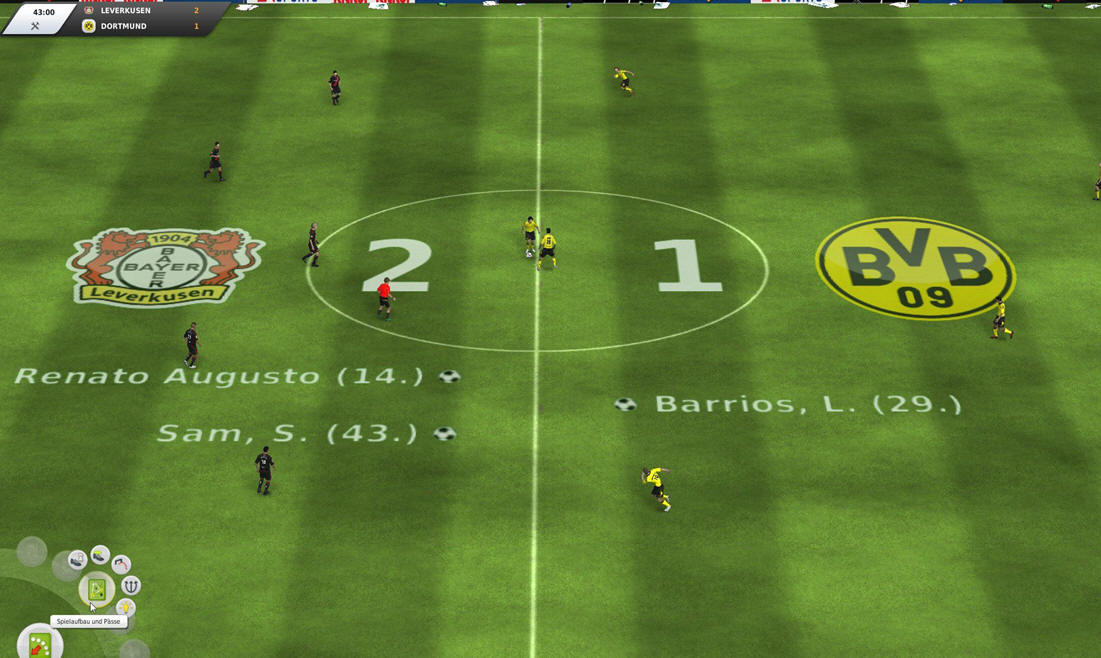Screen dimensions: 1101x658
Task: Select the boot with yellow highlight icon
Action: (100, 554)
